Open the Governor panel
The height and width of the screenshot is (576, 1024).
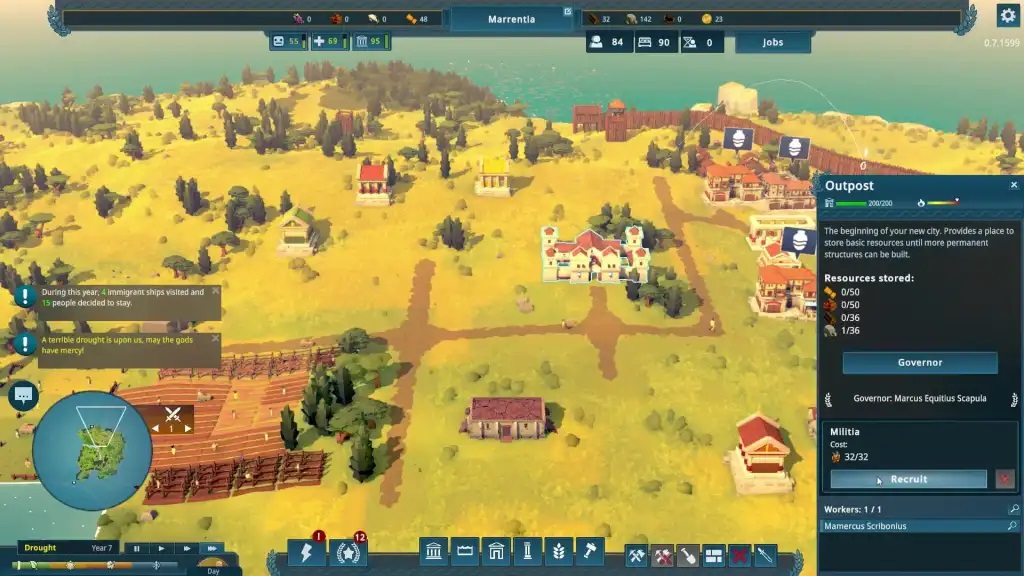919,362
